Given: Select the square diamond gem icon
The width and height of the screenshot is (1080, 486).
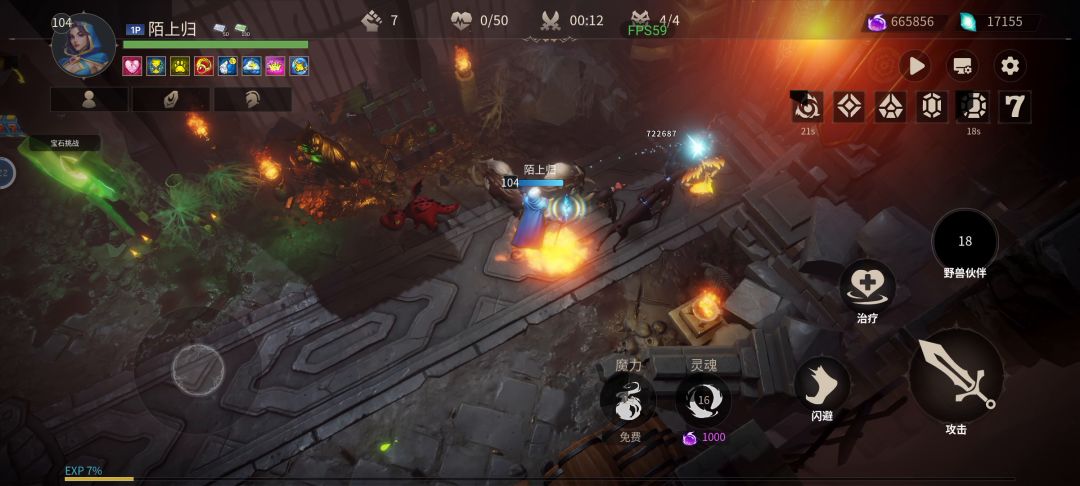Looking at the screenshot, I should click(x=849, y=106).
